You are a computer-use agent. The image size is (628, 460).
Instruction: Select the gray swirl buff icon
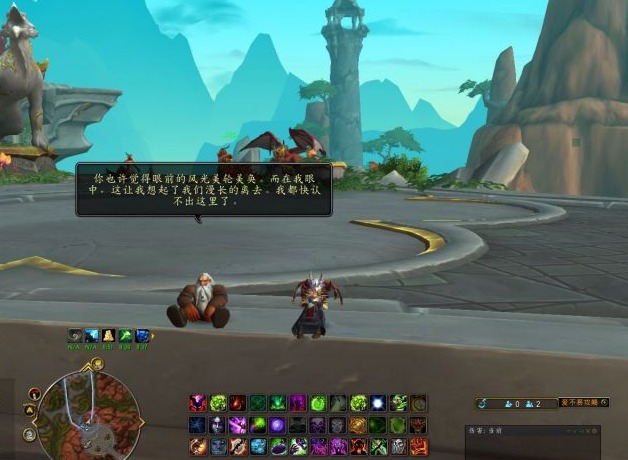point(75,336)
